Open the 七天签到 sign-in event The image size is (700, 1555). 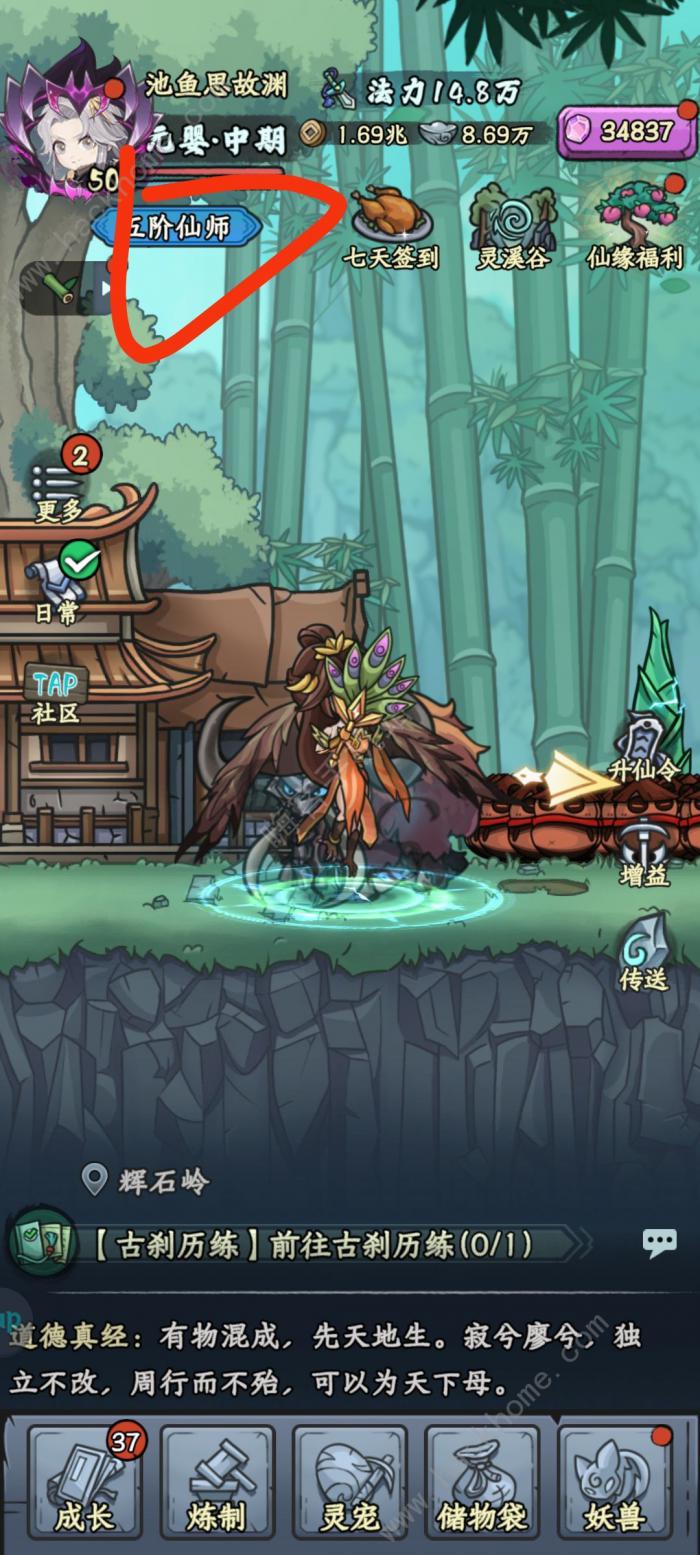(x=391, y=225)
